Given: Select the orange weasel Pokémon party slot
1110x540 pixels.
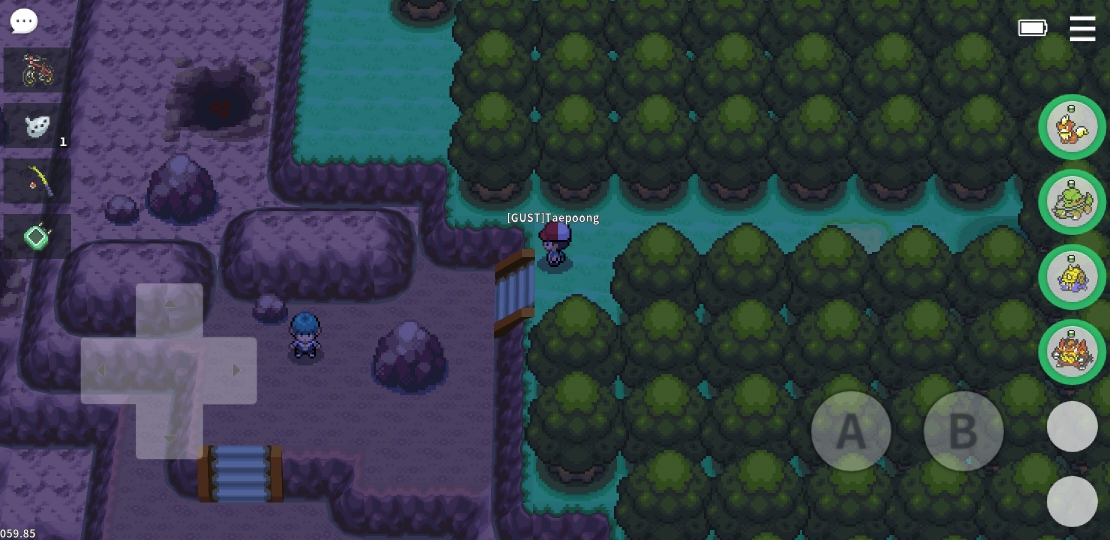Looking at the screenshot, I should (1071, 127).
